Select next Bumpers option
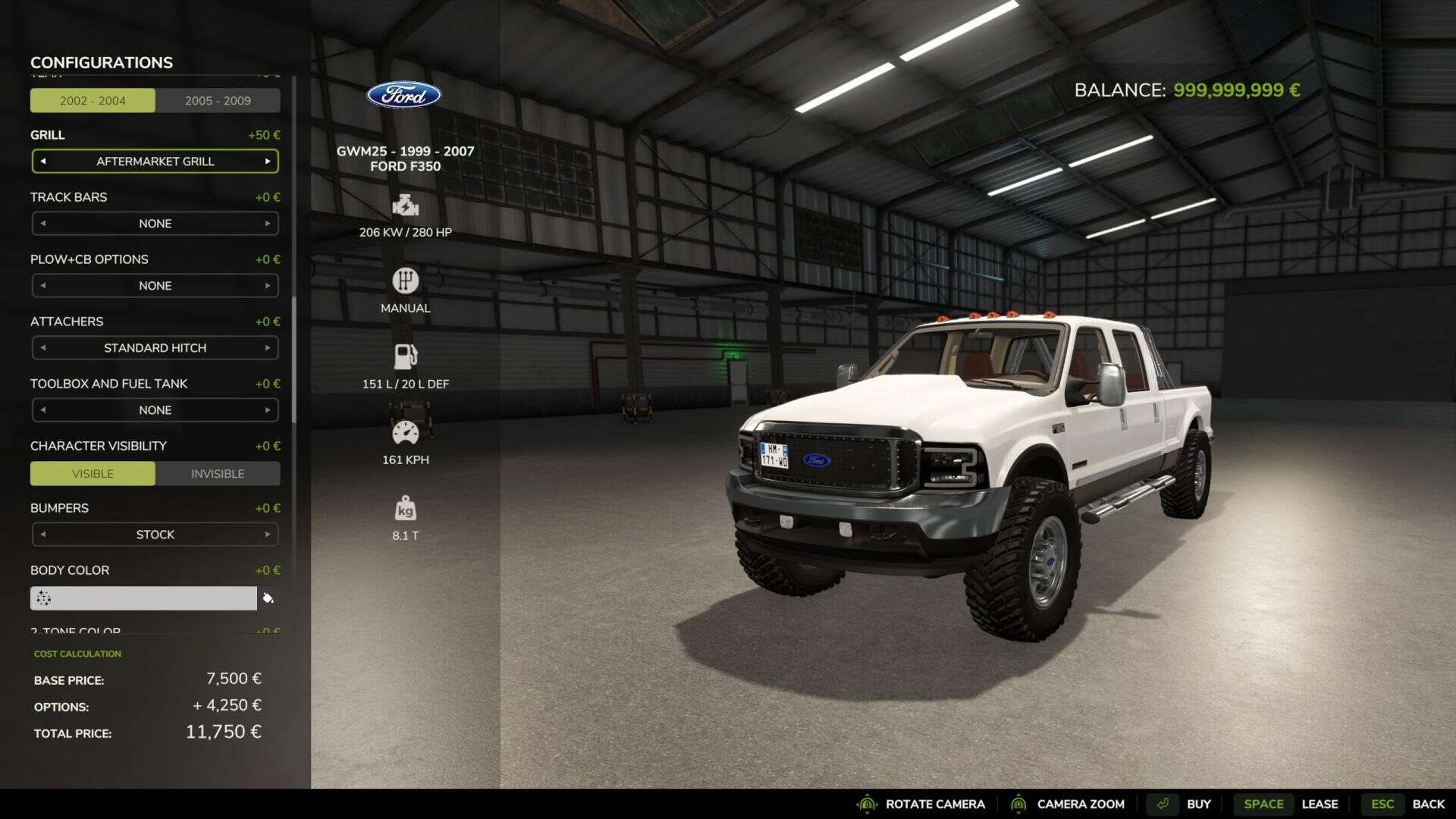1456x819 pixels. [268, 535]
